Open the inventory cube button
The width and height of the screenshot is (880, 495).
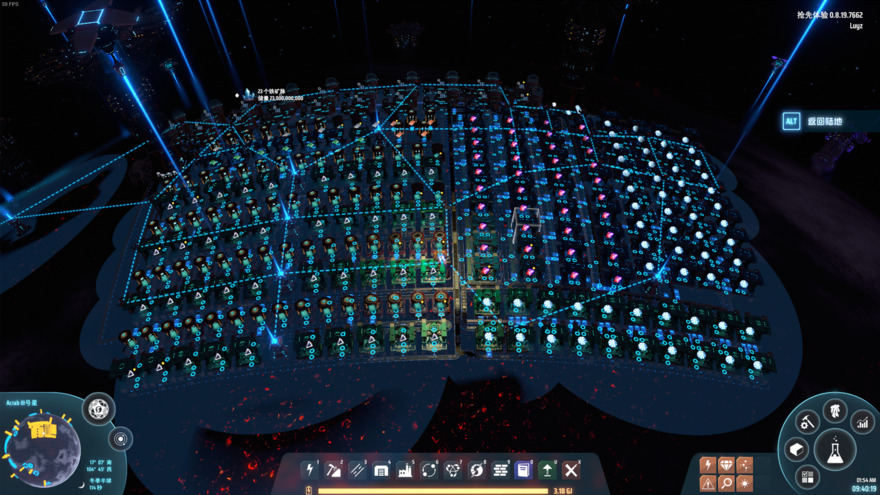coord(797,449)
